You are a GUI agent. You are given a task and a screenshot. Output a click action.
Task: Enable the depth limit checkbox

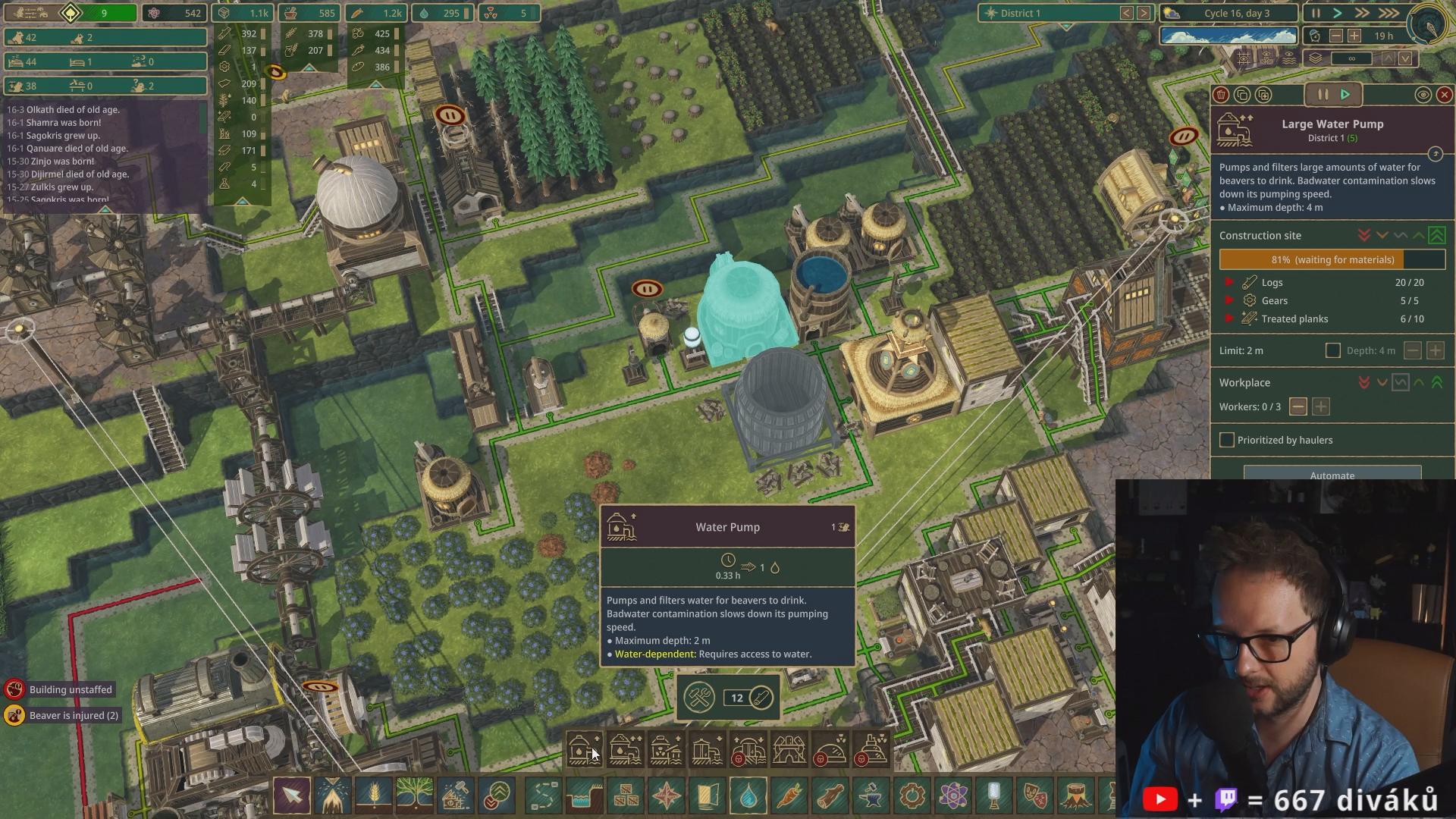pos(1332,350)
